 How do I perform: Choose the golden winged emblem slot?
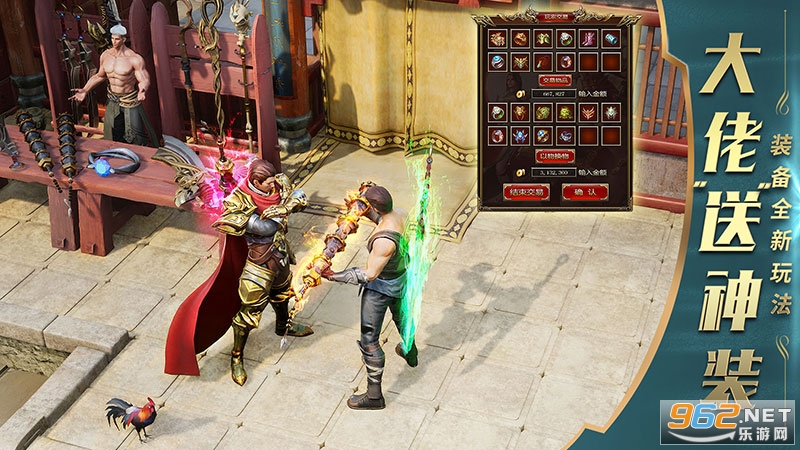click(520, 62)
